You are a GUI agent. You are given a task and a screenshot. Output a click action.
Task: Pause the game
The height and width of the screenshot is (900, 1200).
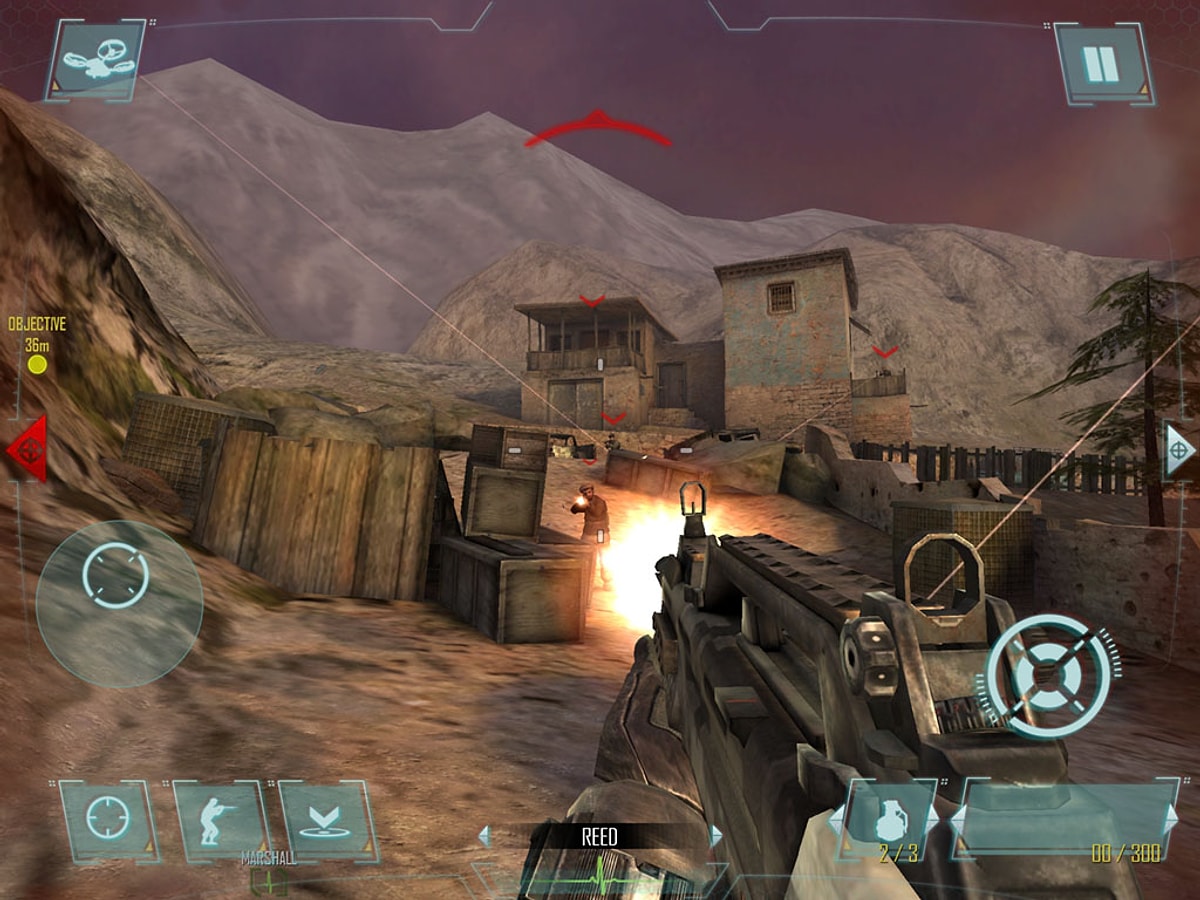pyautogui.click(x=1102, y=63)
